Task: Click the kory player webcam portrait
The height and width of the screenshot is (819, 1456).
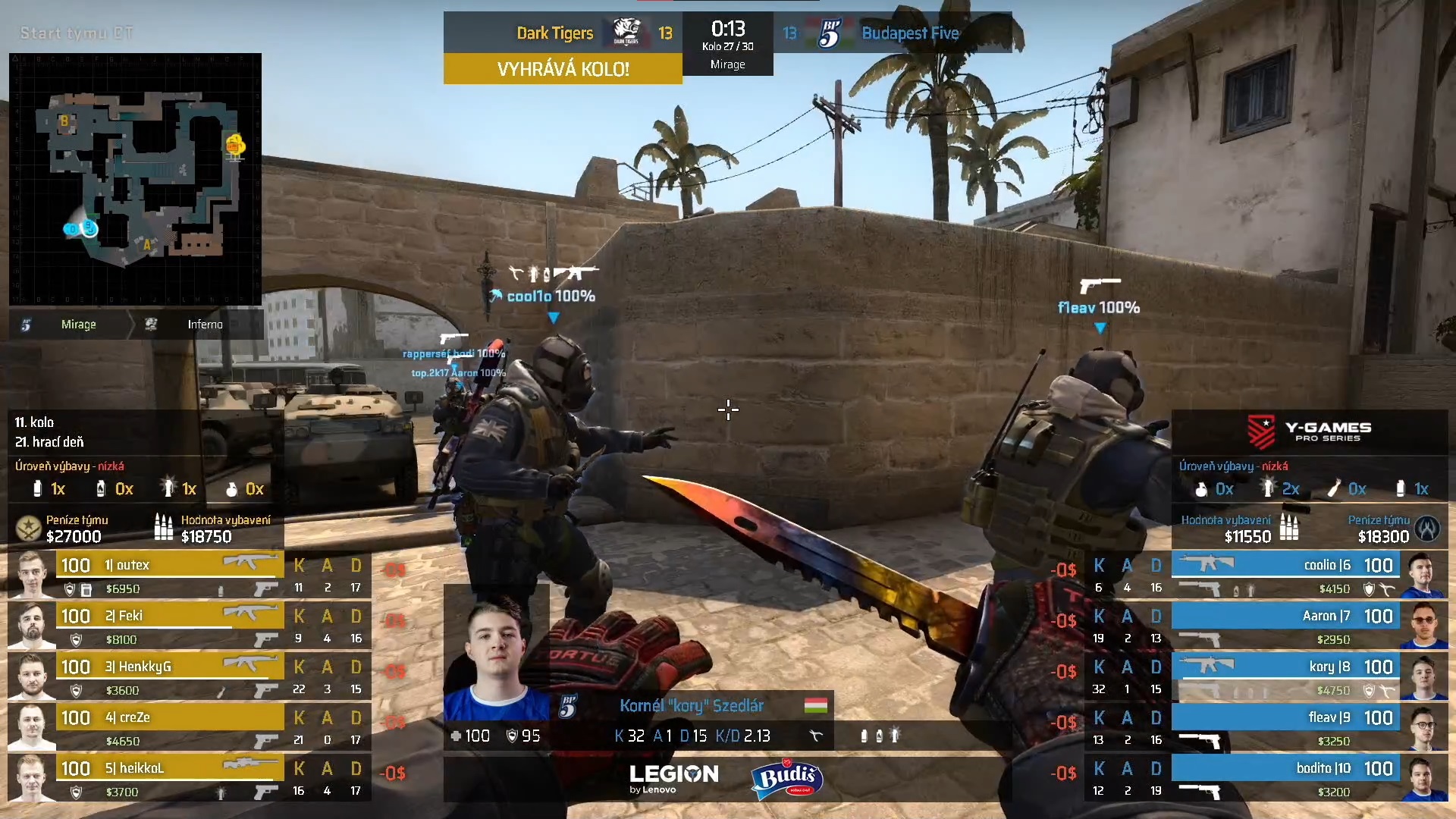Action: (496, 652)
